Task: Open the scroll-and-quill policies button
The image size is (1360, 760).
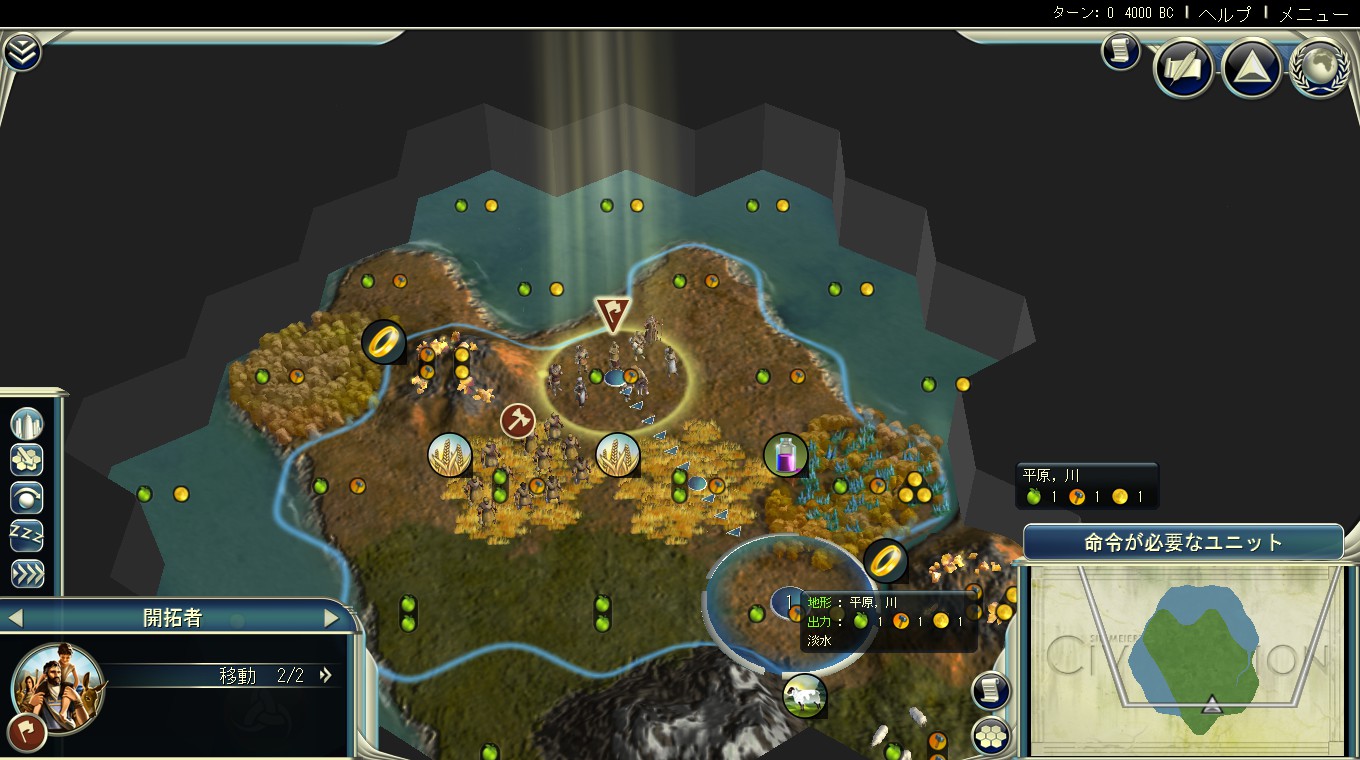Action: [x=1184, y=69]
